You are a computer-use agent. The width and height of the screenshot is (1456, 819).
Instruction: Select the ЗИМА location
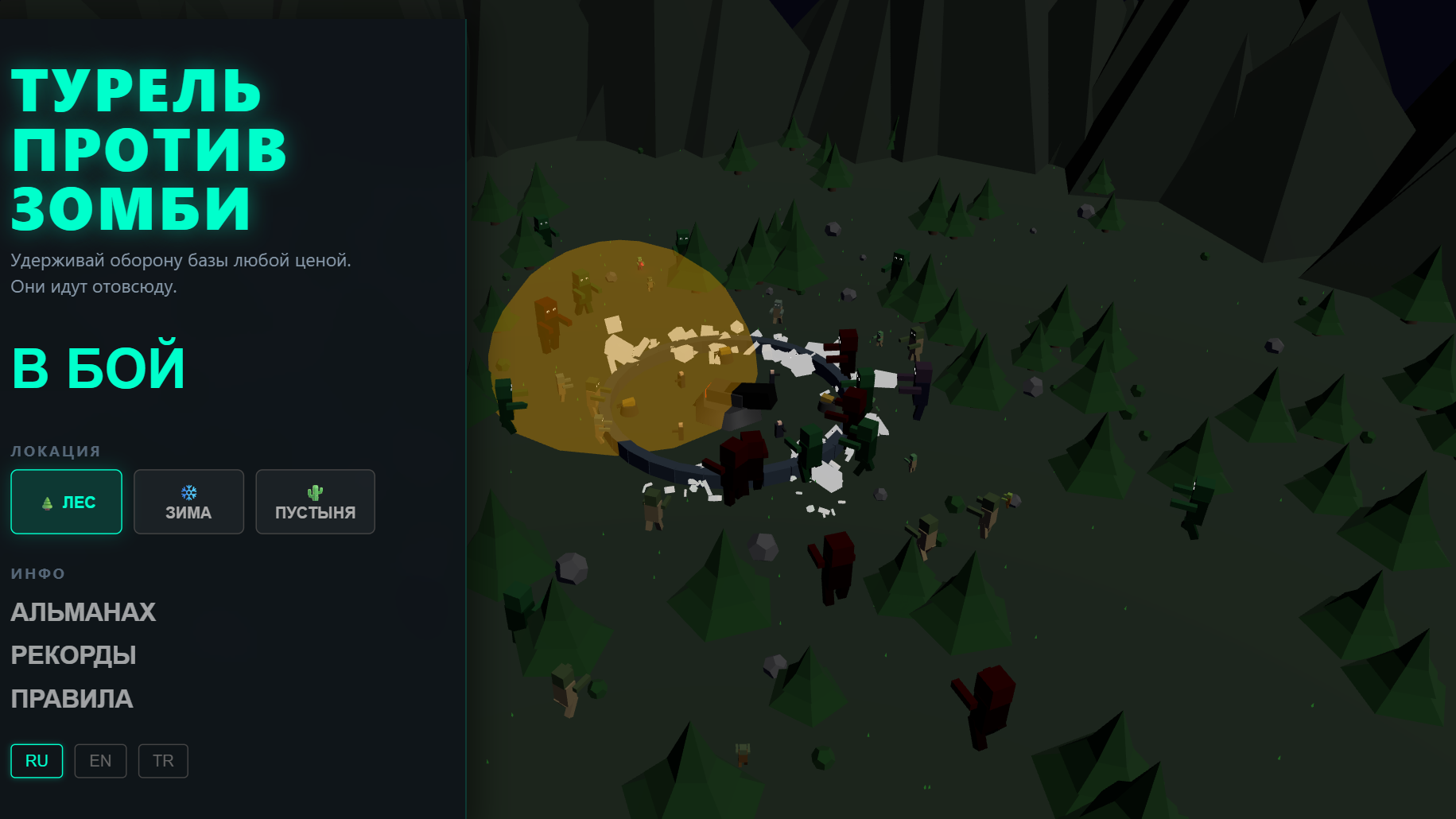click(x=188, y=502)
